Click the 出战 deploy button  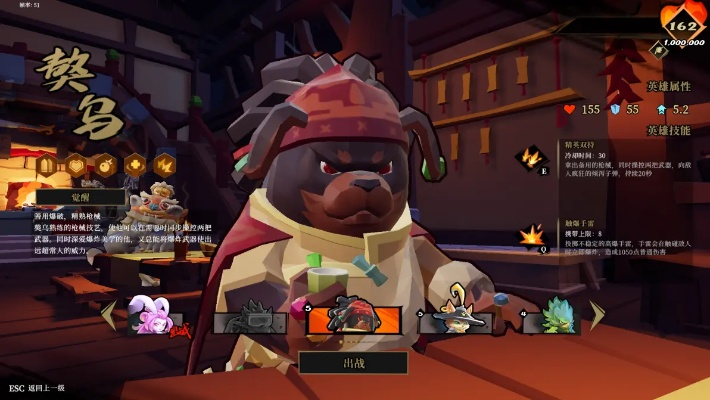pos(353,362)
